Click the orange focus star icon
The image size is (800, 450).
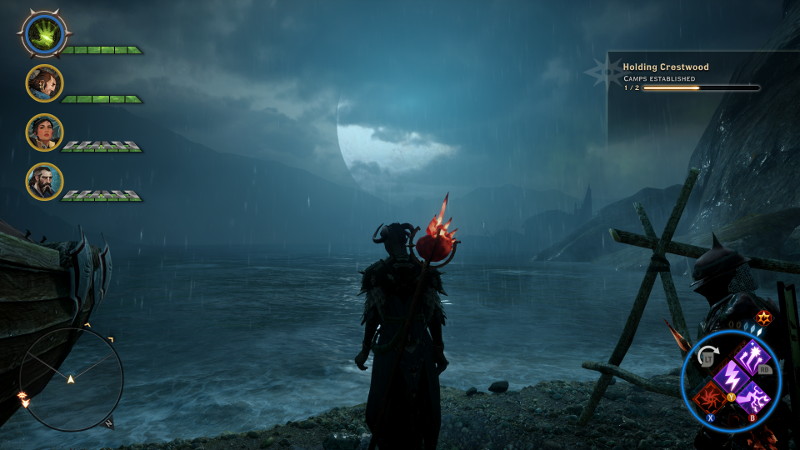764,317
